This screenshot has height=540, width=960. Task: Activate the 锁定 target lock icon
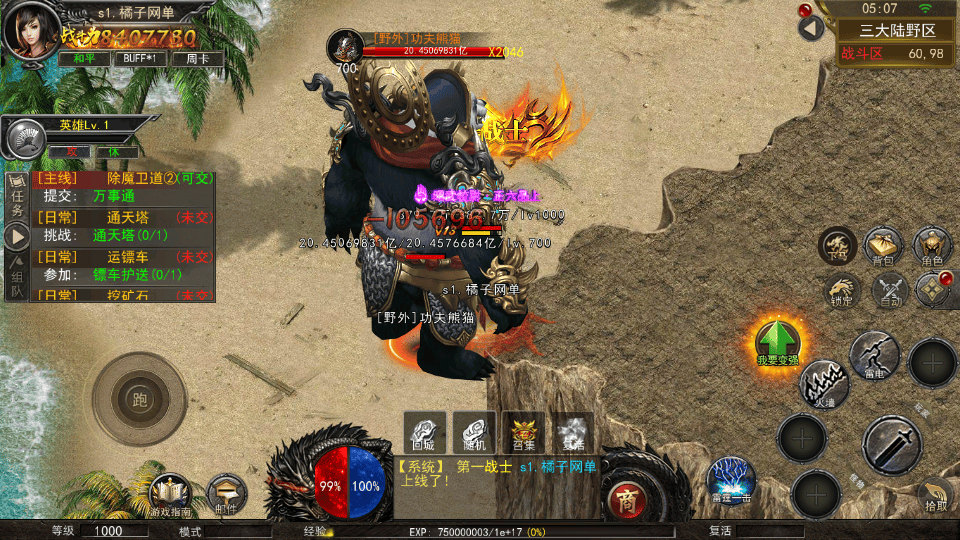pos(841,290)
